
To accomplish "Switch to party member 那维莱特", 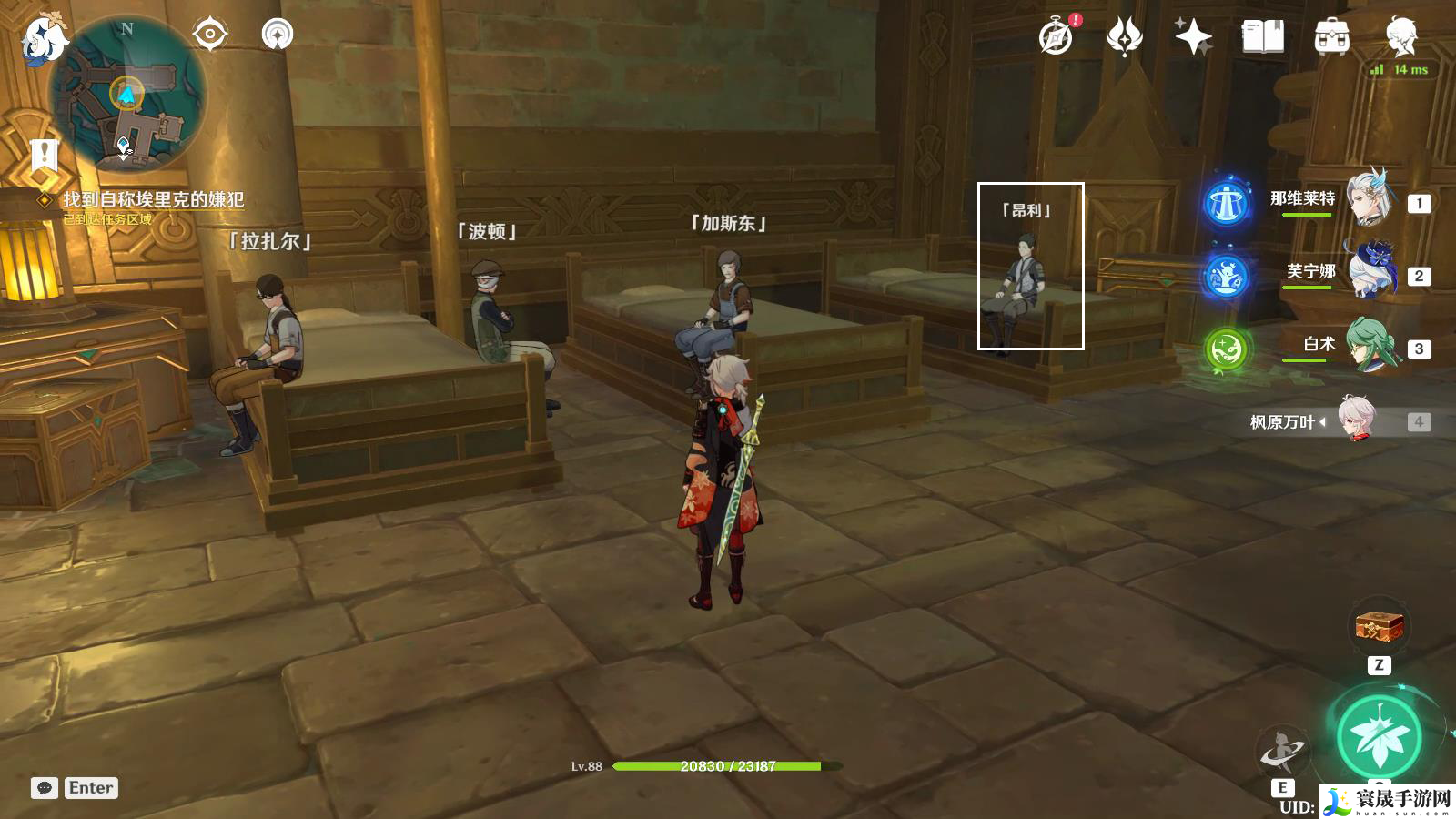I will coord(1368,199).
